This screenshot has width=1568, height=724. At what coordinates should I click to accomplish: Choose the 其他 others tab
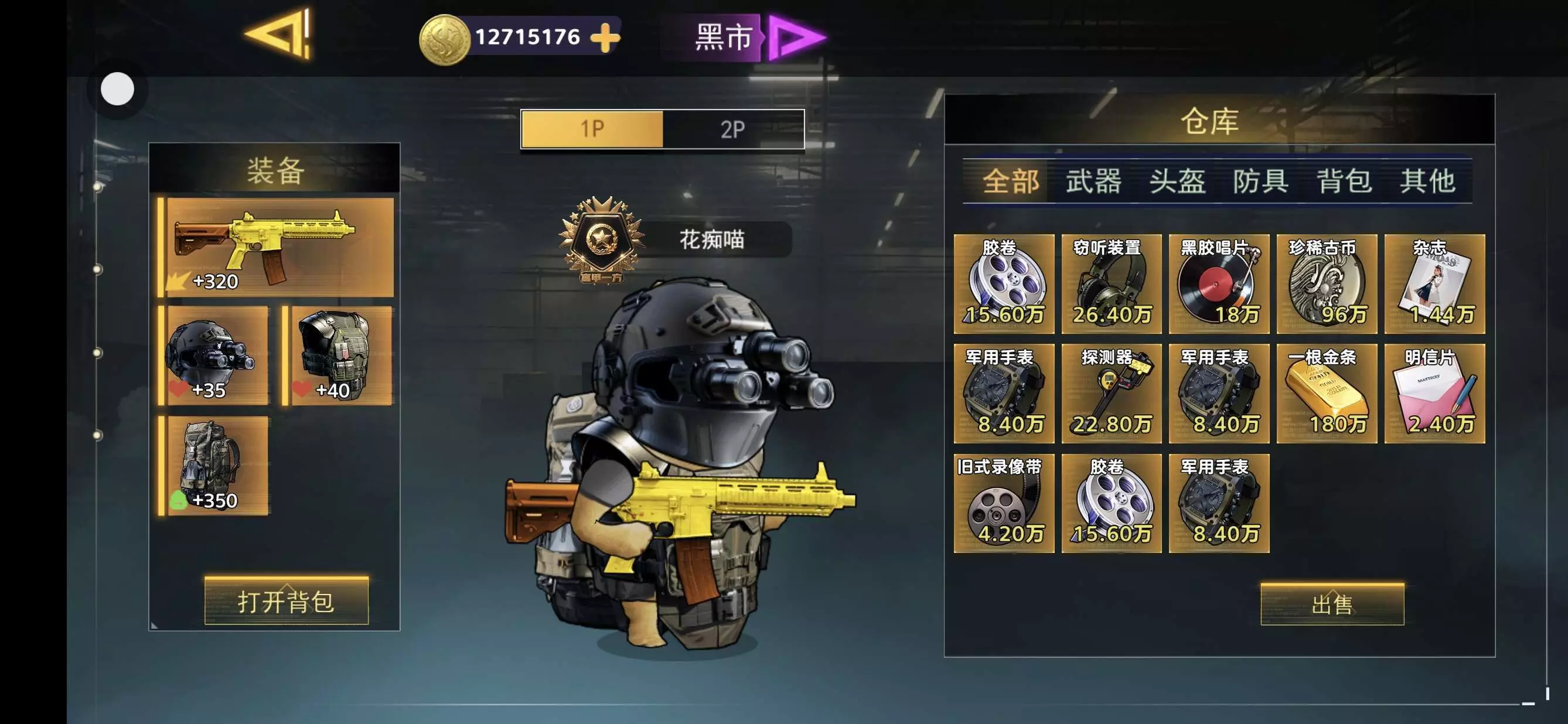pos(1427,182)
